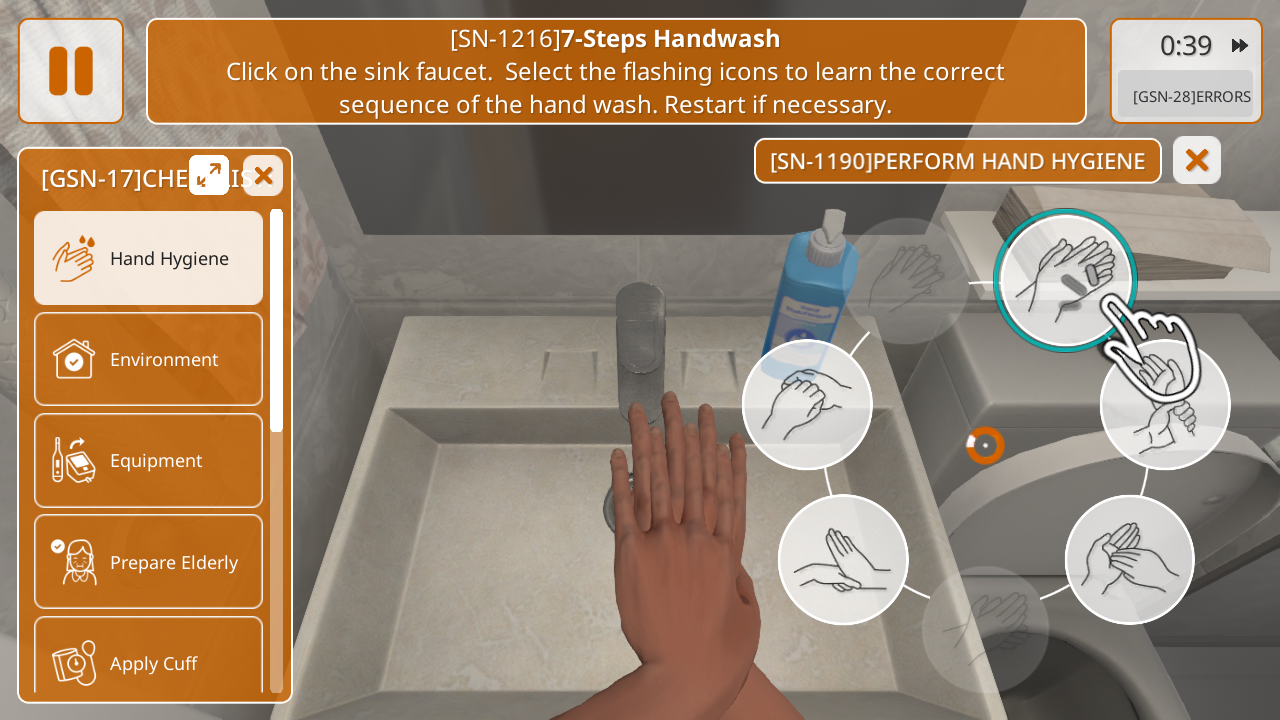Close the checklist panel

(263, 176)
